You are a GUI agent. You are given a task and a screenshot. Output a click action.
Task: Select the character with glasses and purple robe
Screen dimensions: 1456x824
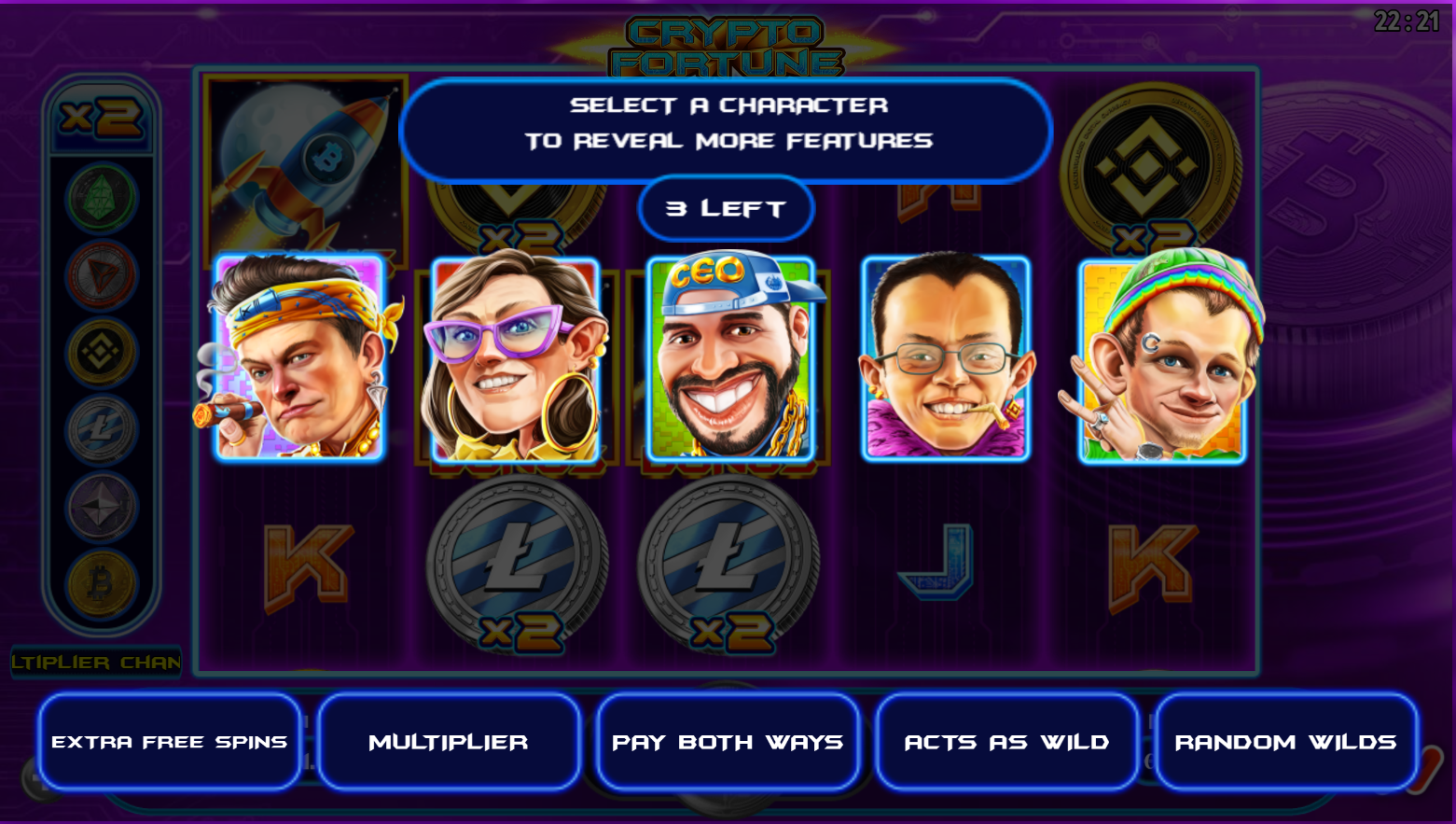coord(946,359)
